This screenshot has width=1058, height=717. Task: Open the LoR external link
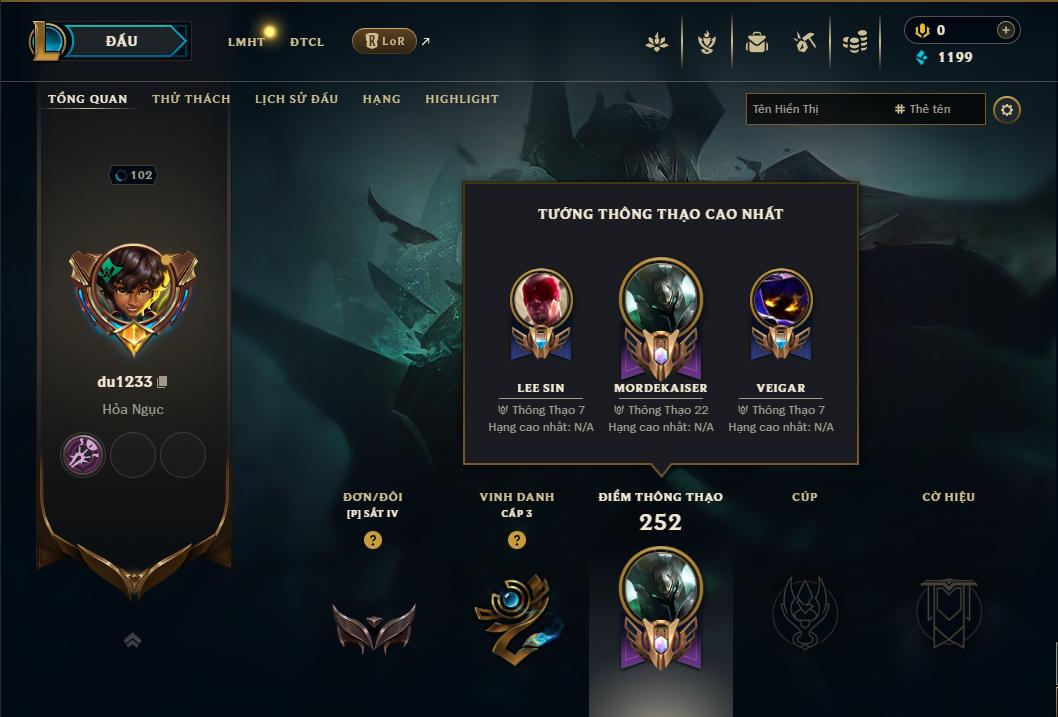coord(385,41)
